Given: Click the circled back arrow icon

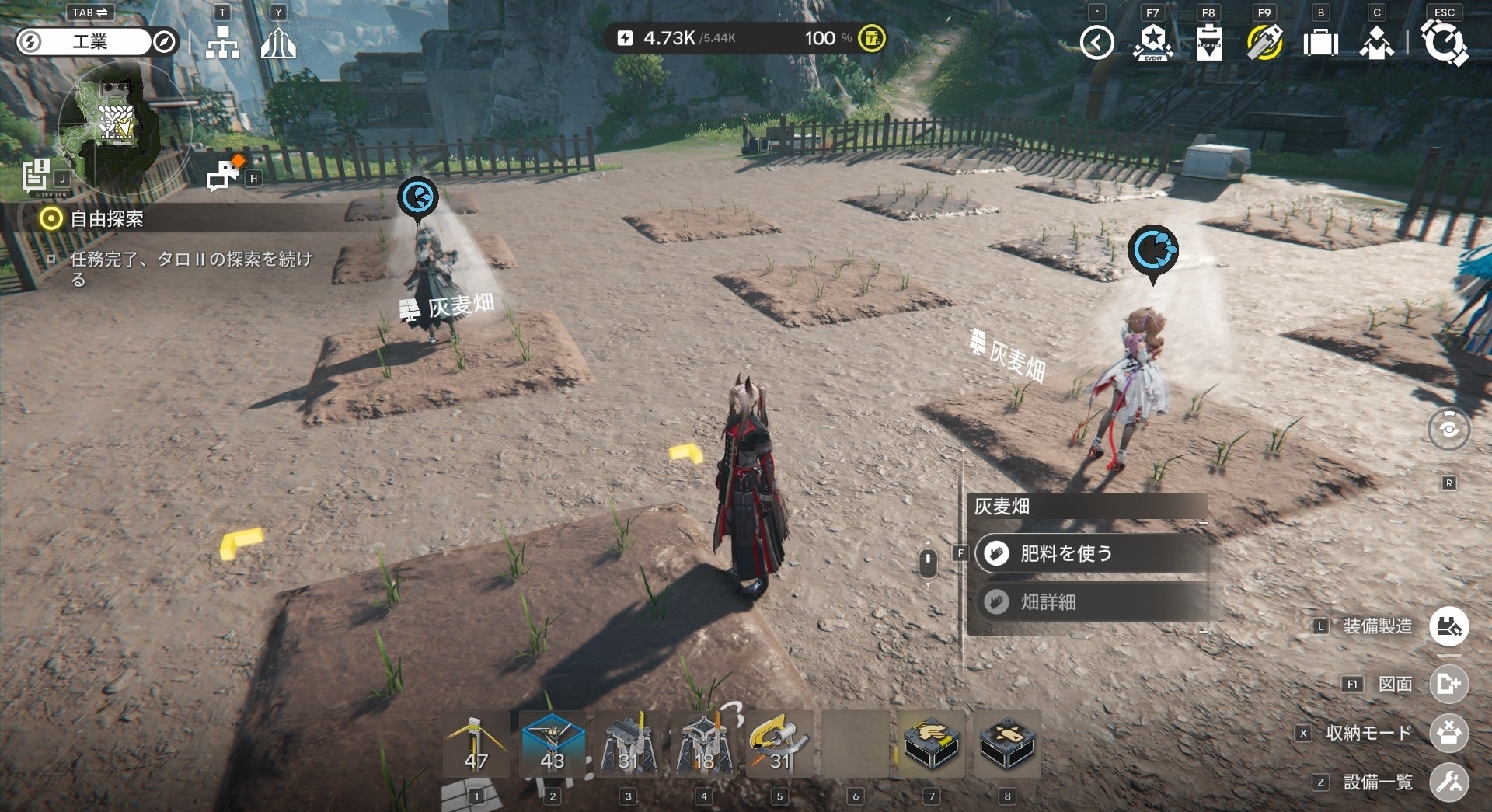Looking at the screenshot, I should click(1096, 43).
